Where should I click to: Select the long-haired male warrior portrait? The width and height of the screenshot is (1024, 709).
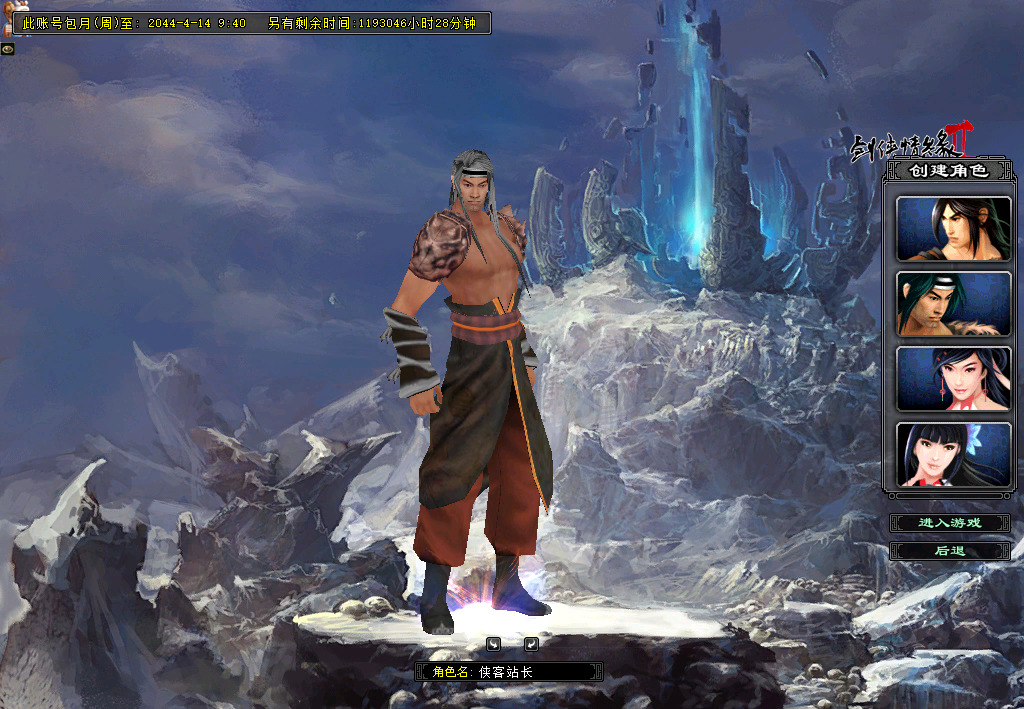[x=953, y=229]
